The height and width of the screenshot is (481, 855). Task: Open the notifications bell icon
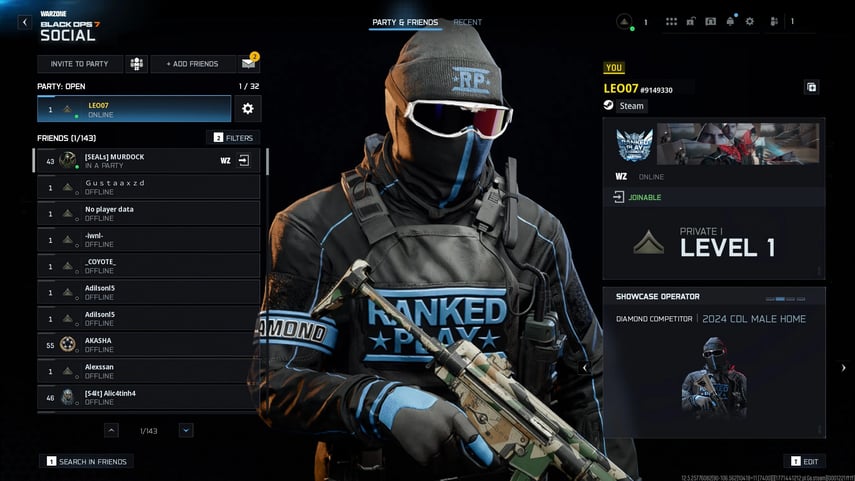click(731, 21)
